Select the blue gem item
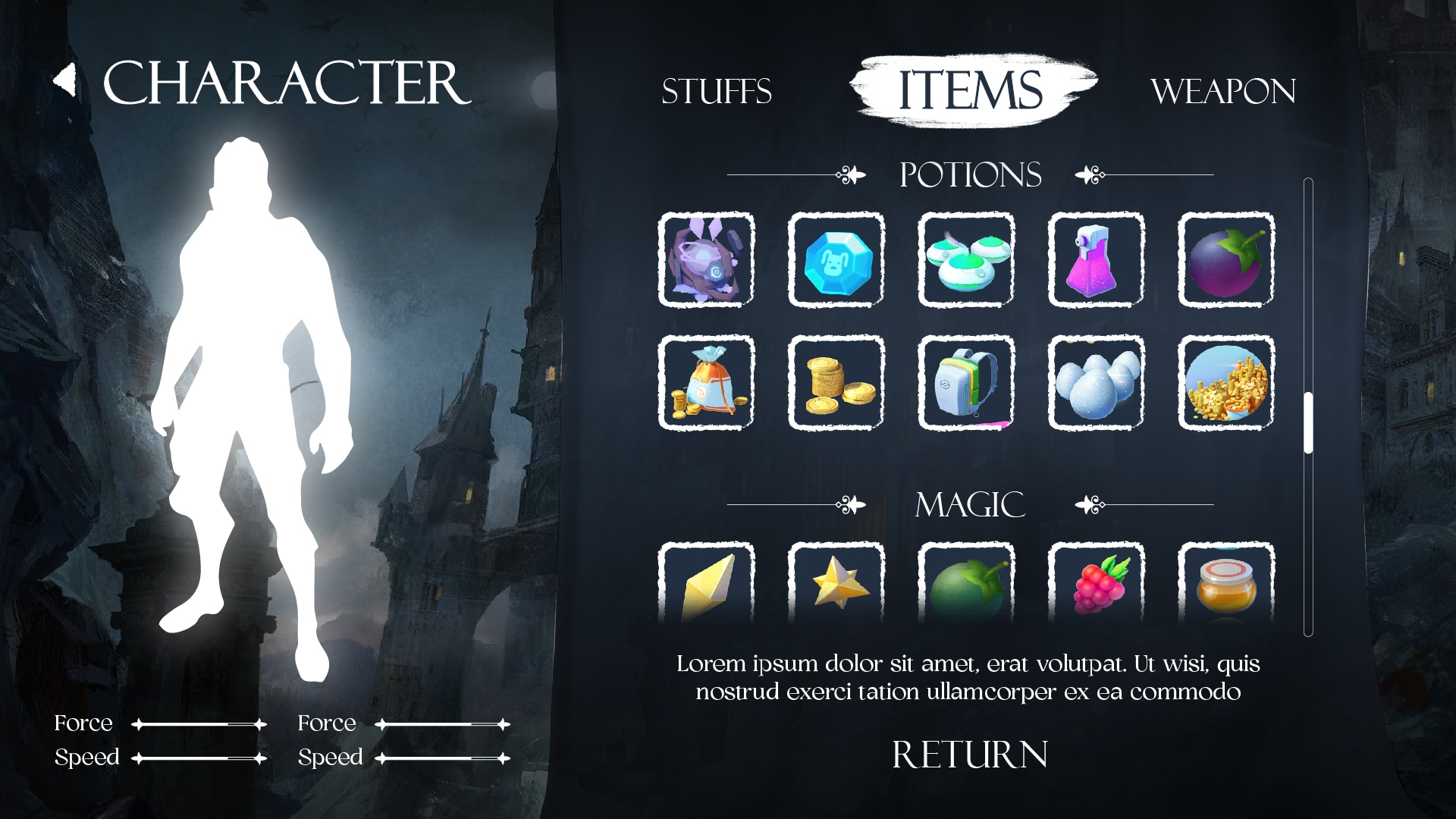This screenshot has height=819, width=1456. tap(835, 262)
